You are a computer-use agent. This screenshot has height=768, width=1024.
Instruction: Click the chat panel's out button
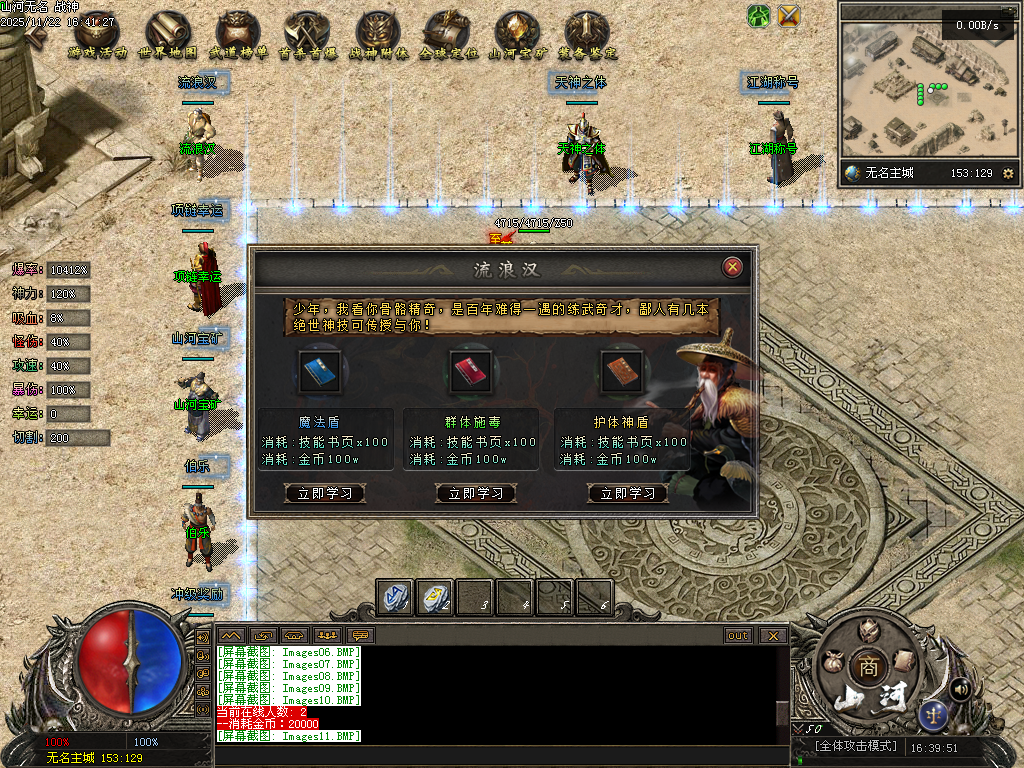click(x=738, y=636)
